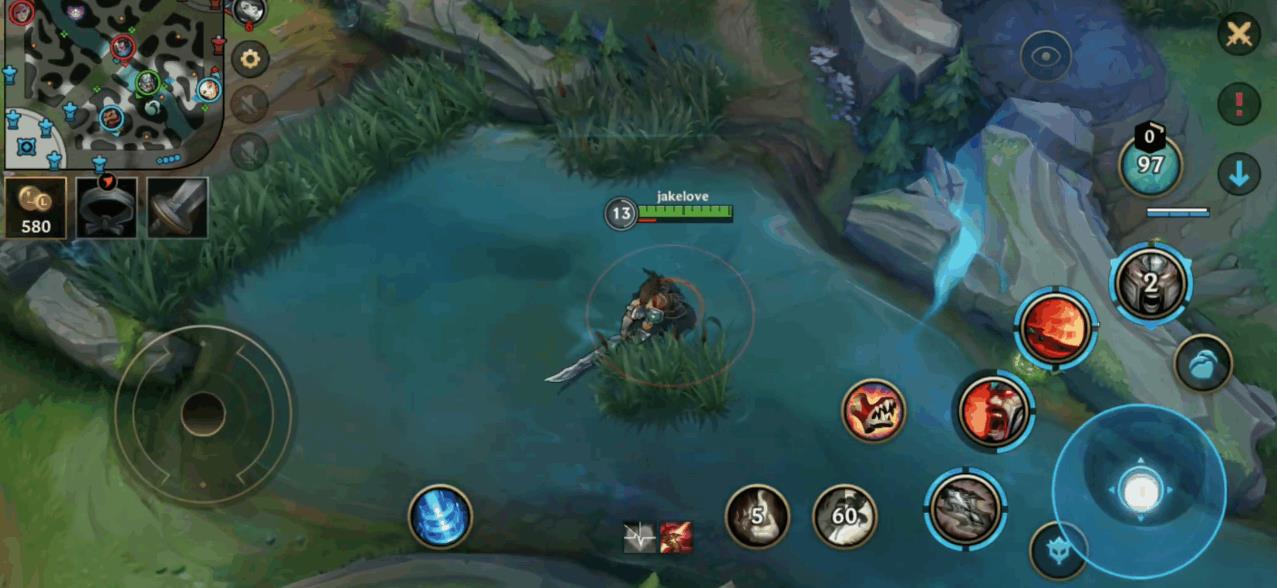Activate the helmeted face ability showing 2
1277x588 pixels.
point(1151,282)
